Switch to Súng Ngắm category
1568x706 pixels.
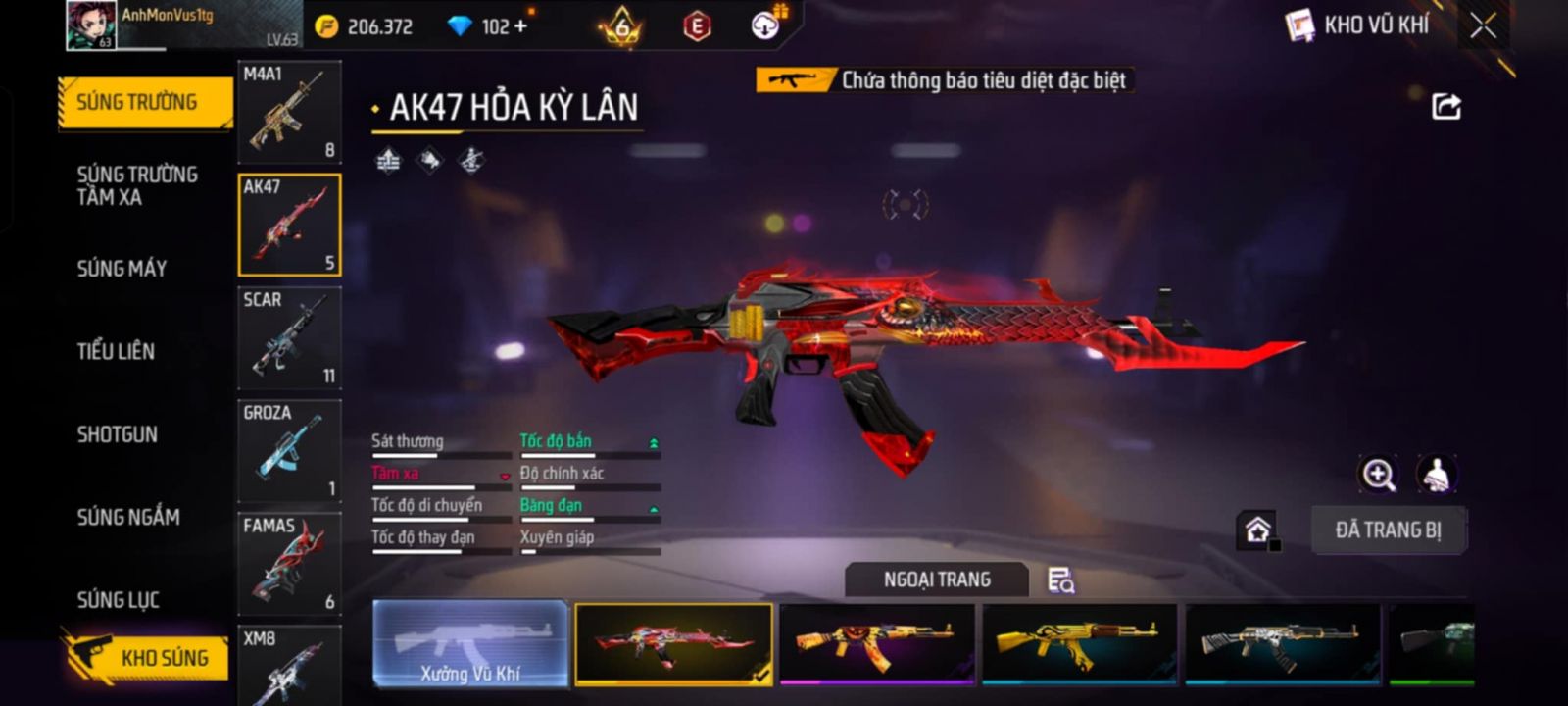coord(128,517)
